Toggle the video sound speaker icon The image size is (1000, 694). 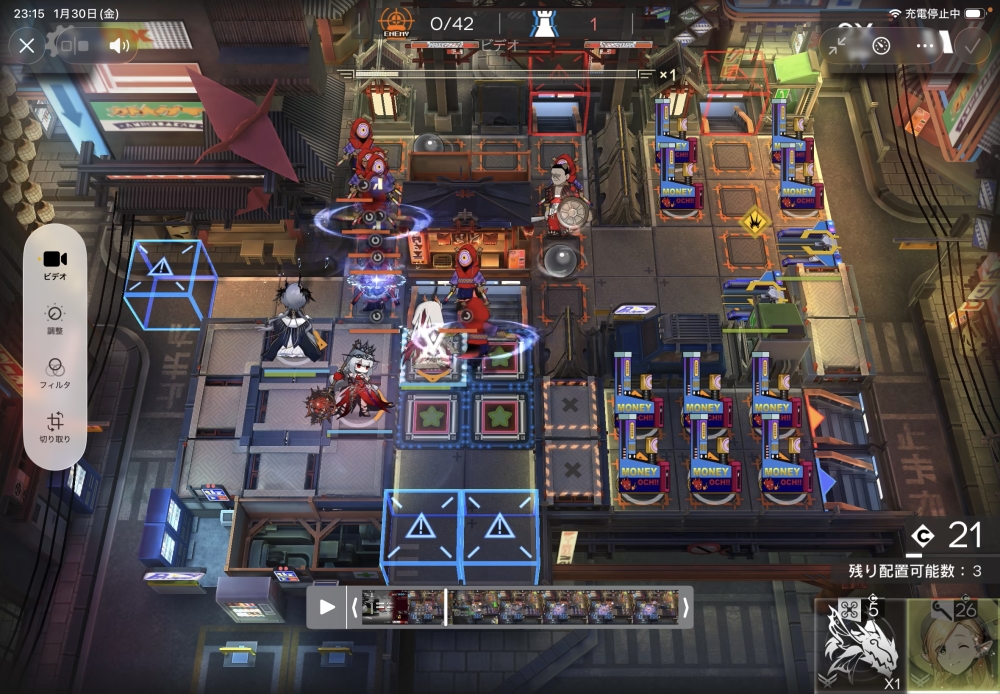[x=119, y=45]
